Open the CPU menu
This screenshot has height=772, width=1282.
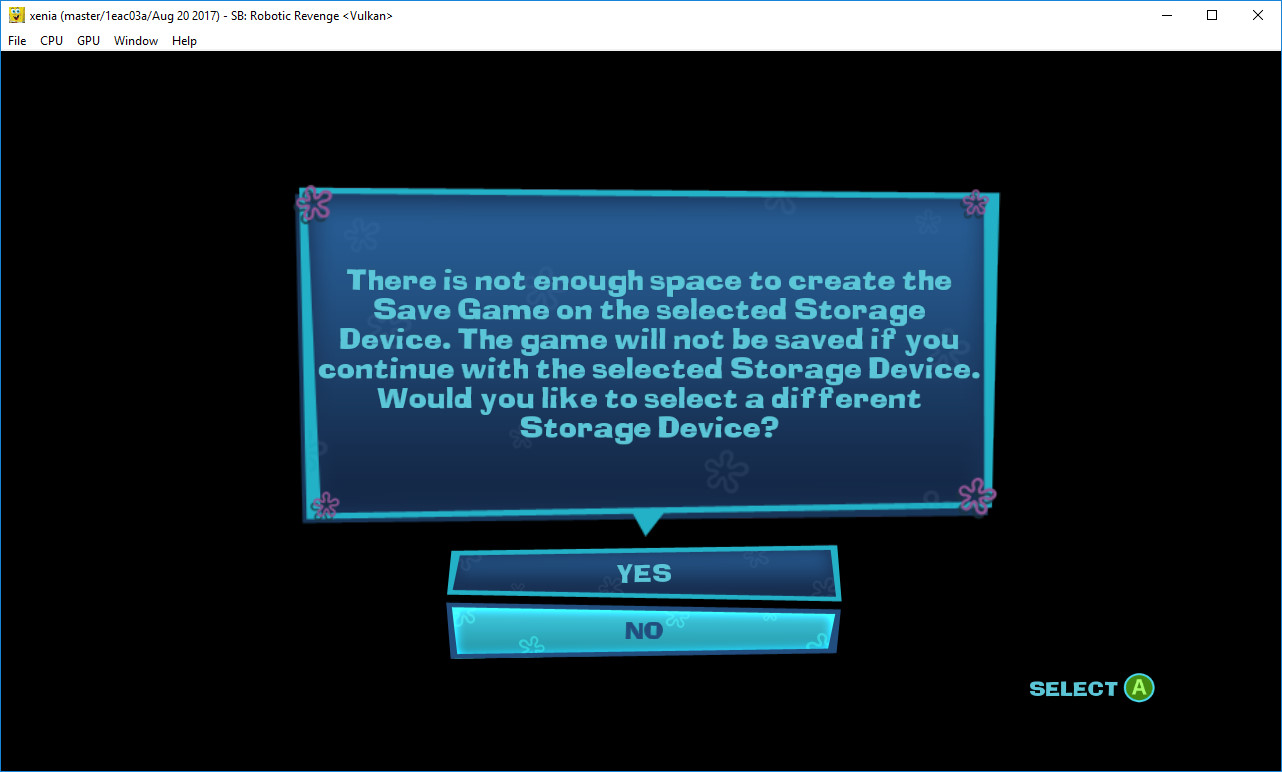coord(51,41)
